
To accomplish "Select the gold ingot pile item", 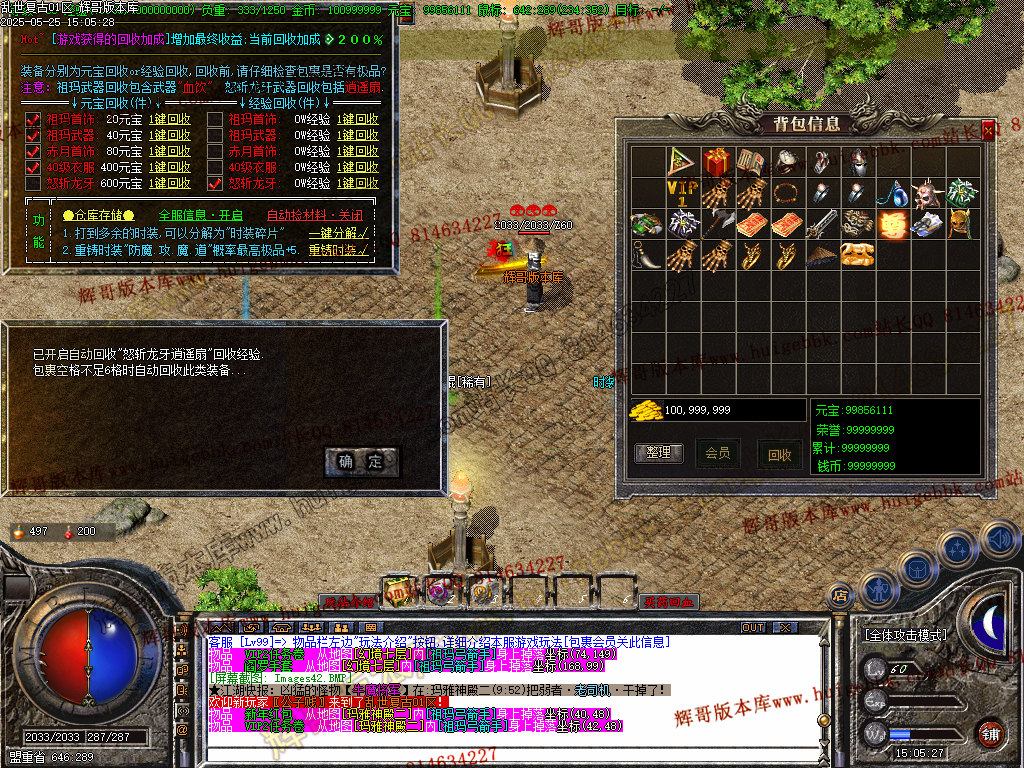I will point(856,255).
